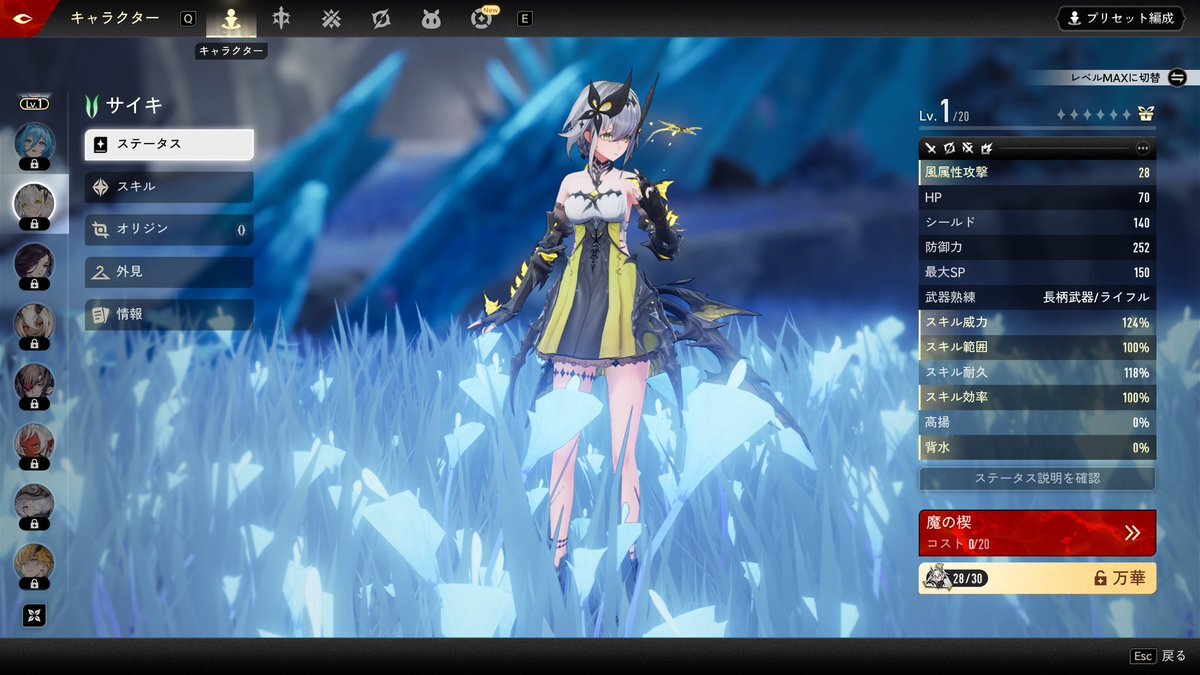The width and height of the screenshot is (1200, 675).
Task: Switch to the crossed weapons top tab
Action: (332, 19)
